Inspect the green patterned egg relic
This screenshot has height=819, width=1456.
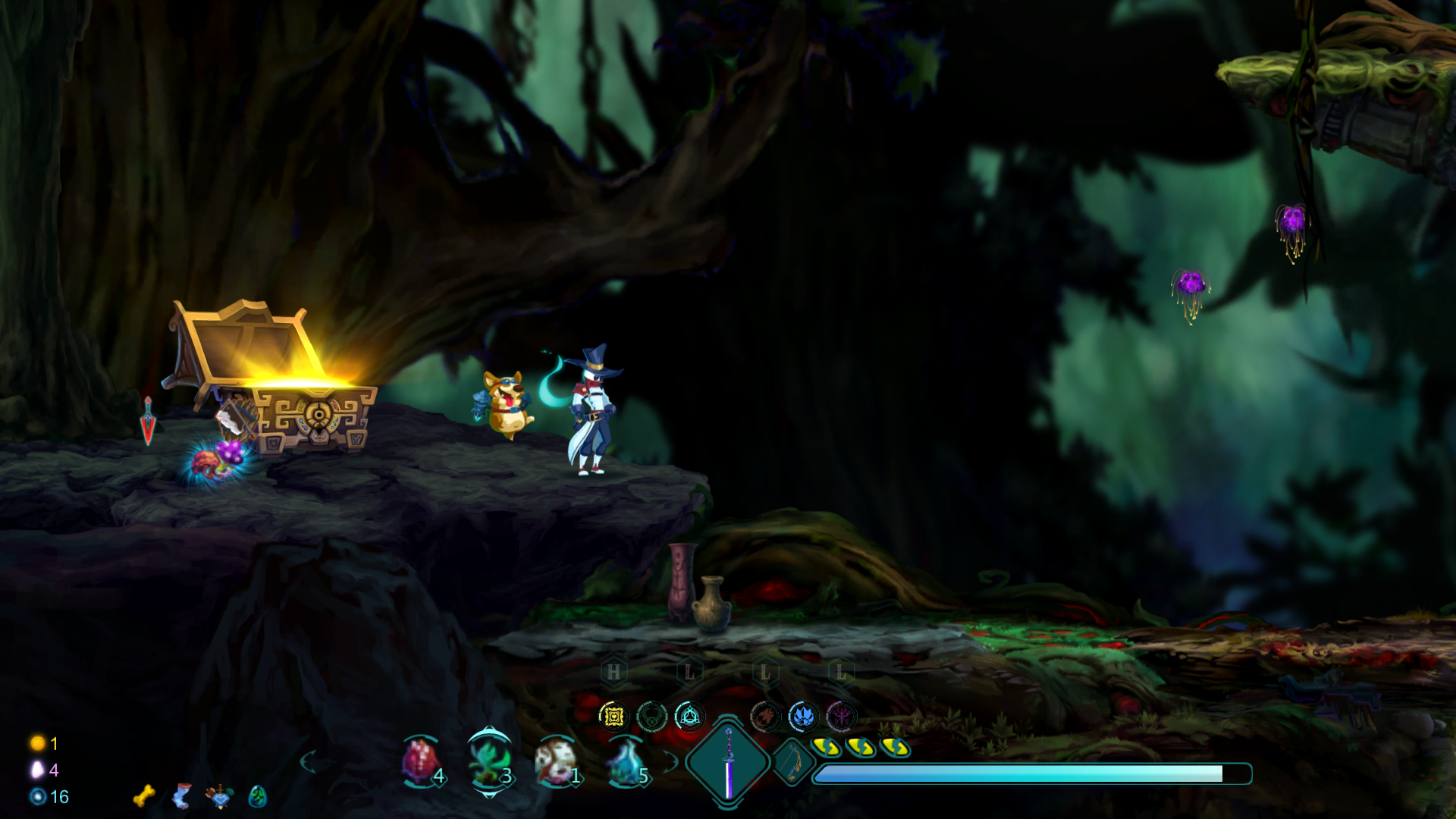coord(258,795)
